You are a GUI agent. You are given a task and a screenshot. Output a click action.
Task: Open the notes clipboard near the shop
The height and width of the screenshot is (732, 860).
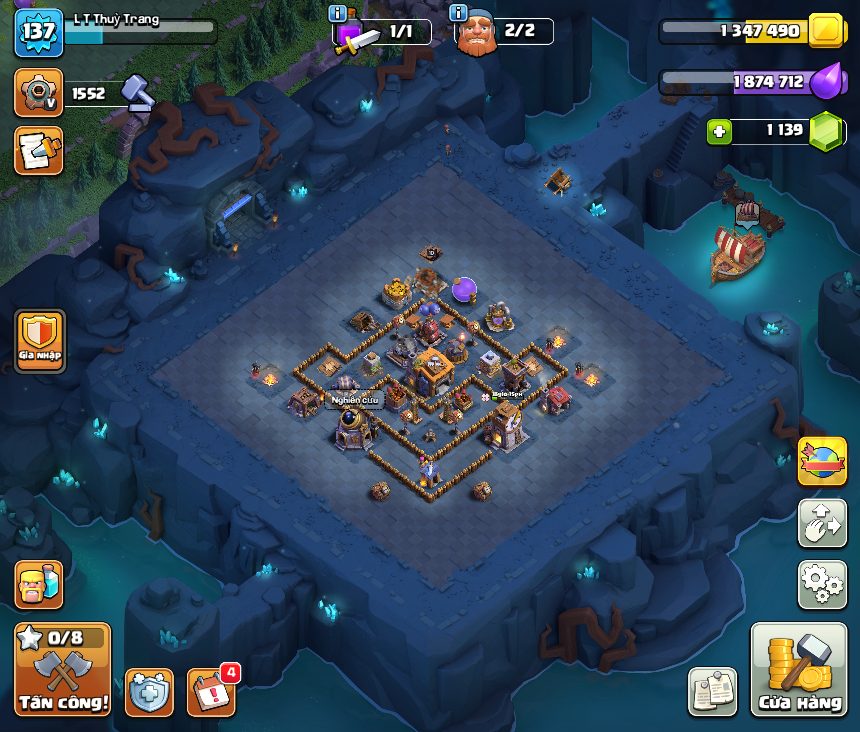(712, 691)
